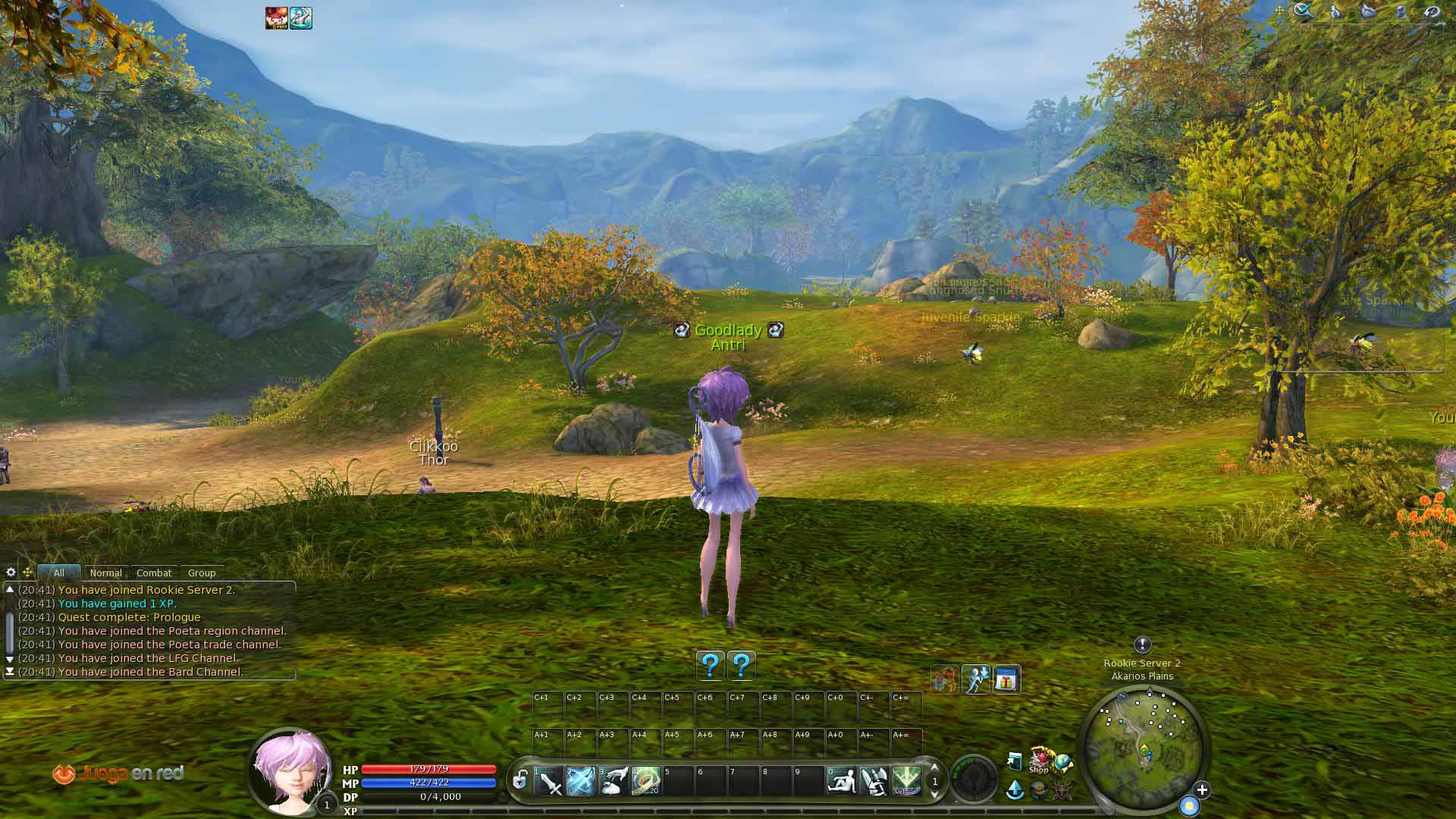This screenshot has width=1456, height=819.
Task: Open chat settings gear icon
Action: click(11, 573)
